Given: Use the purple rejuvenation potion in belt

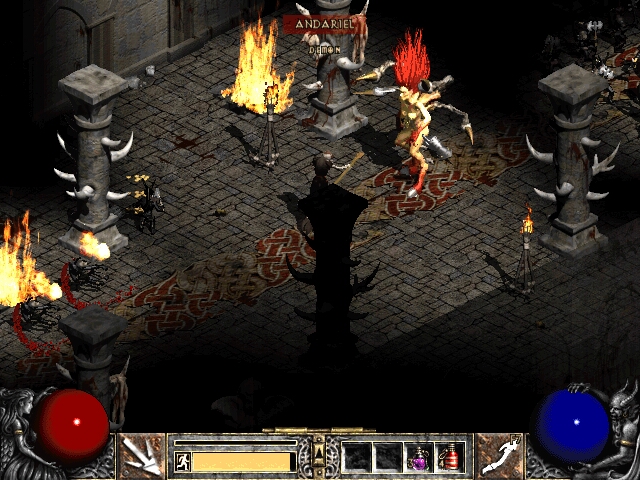Looking at the screenshot, I should coord(419,457).
